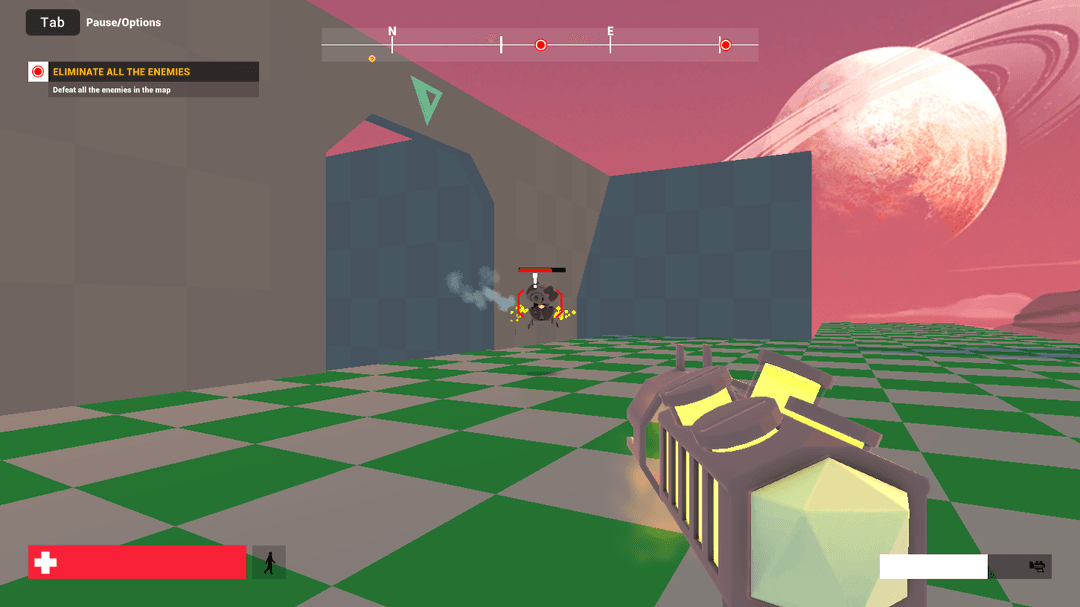Click the red target objective icon
1080x607 pixels.
pyautogui.click(x=38, y=72)
